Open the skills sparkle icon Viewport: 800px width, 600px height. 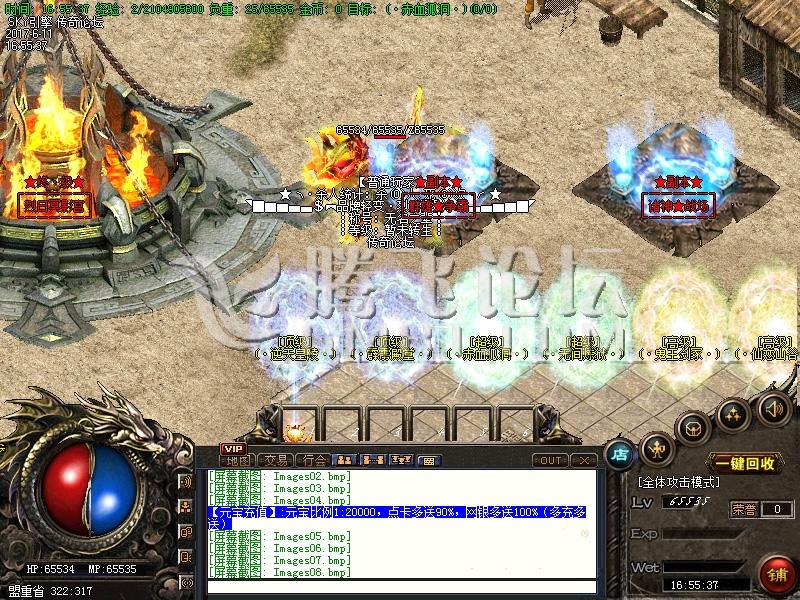click(733, 412)
